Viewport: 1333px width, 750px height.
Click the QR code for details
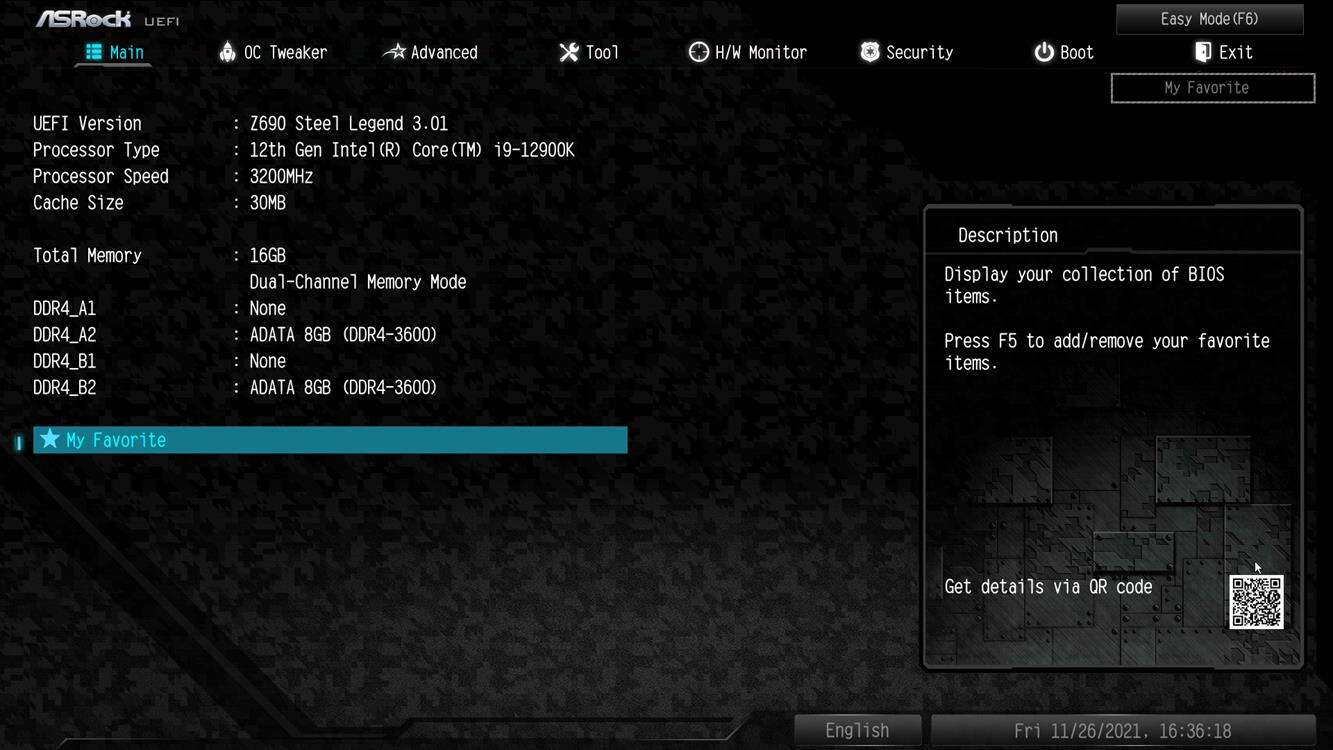point(1257,603)
